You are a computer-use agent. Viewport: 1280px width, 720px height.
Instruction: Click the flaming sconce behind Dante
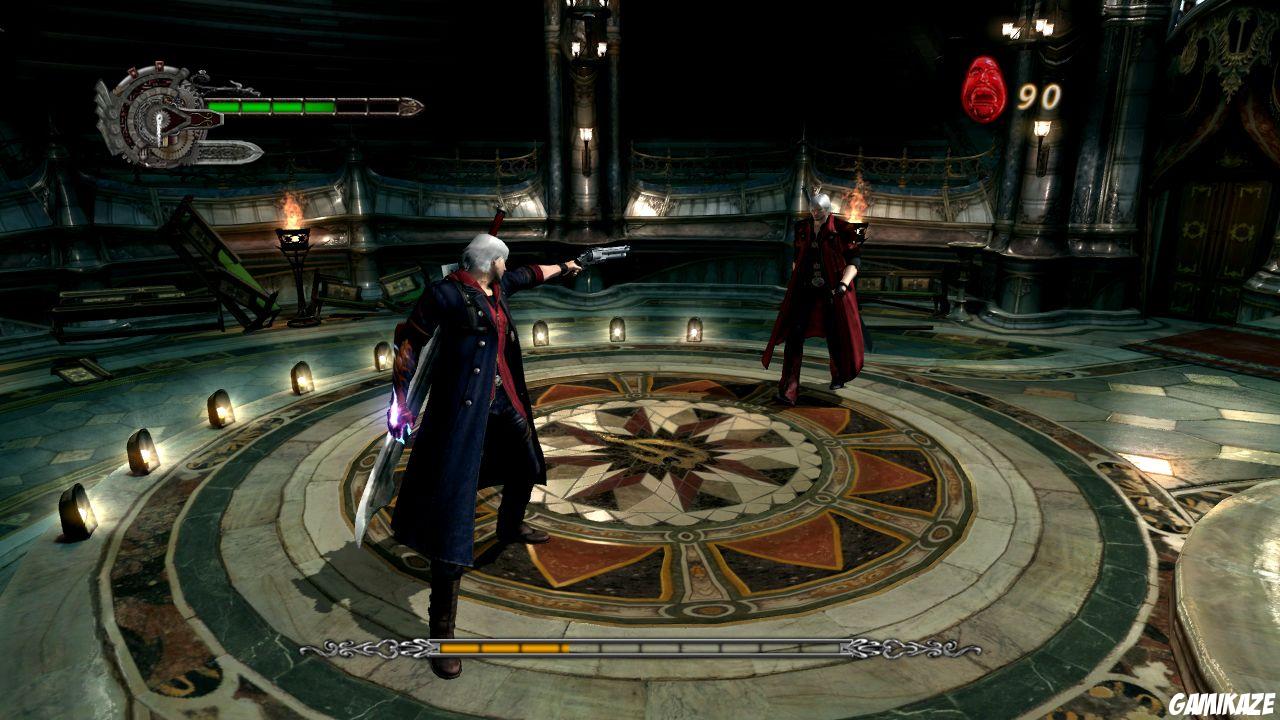(x=855, y=214)
